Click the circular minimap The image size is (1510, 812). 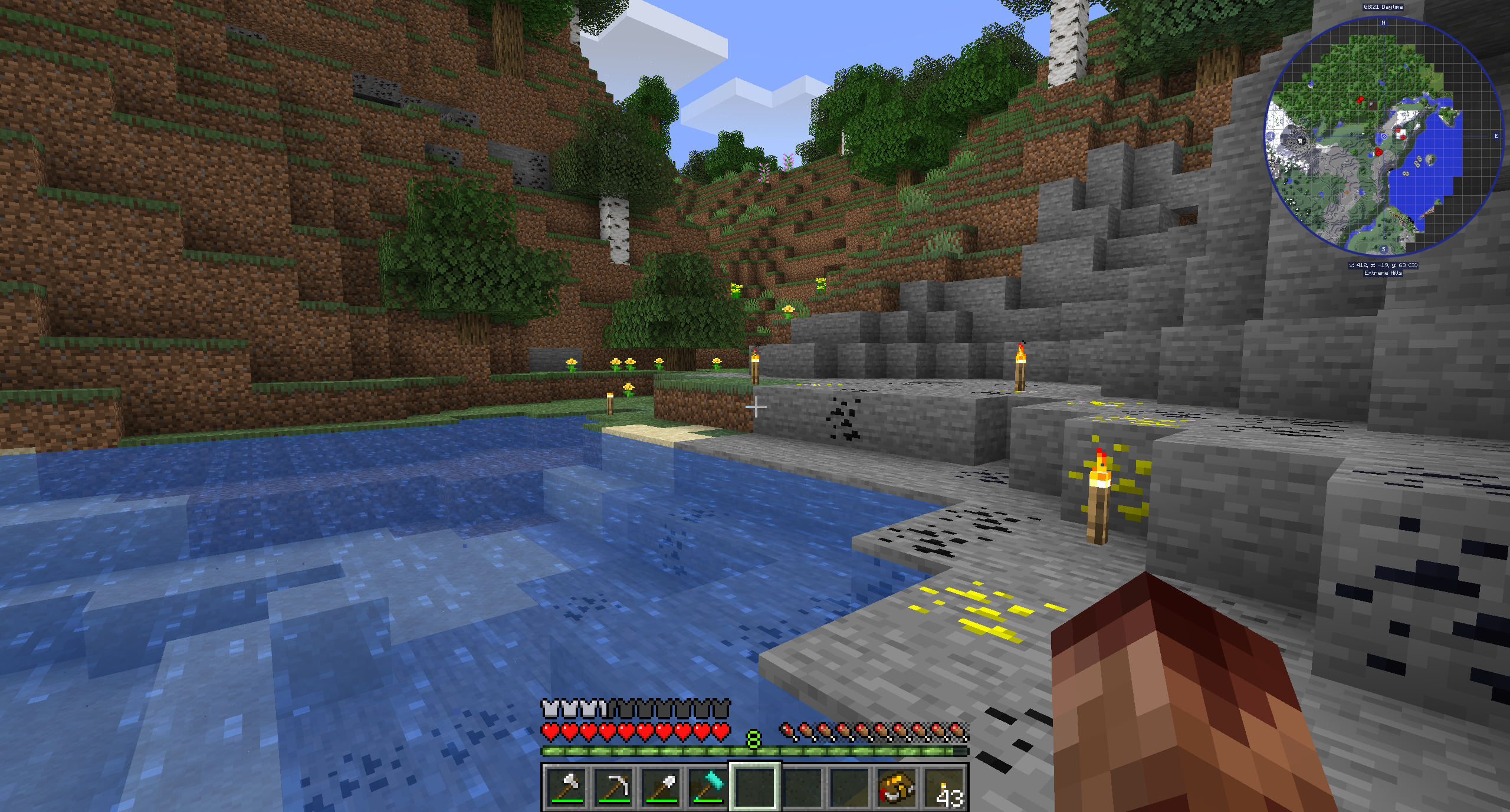click(1383, 136)
